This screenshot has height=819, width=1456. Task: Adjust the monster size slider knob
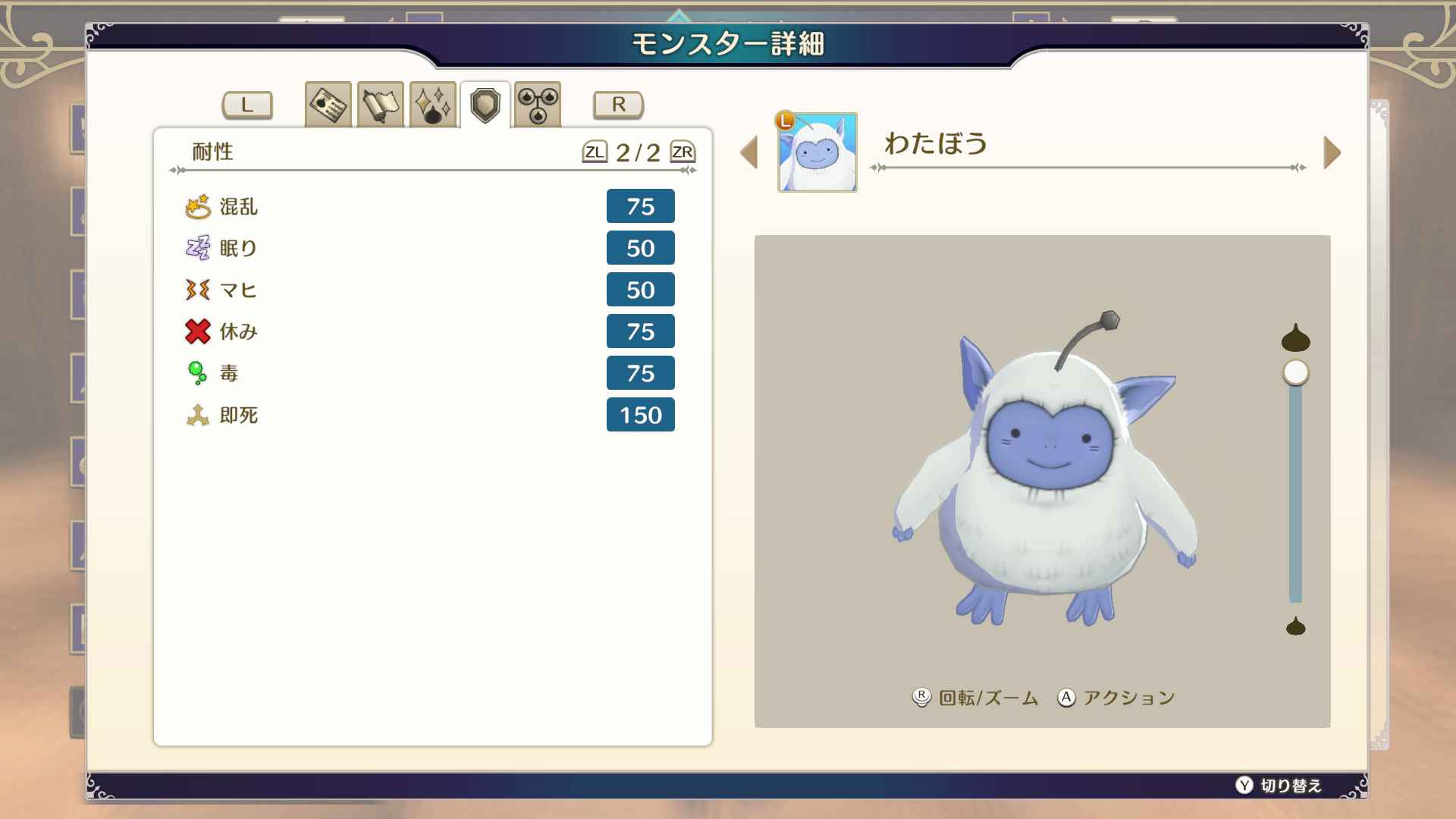coord(1296,373)
